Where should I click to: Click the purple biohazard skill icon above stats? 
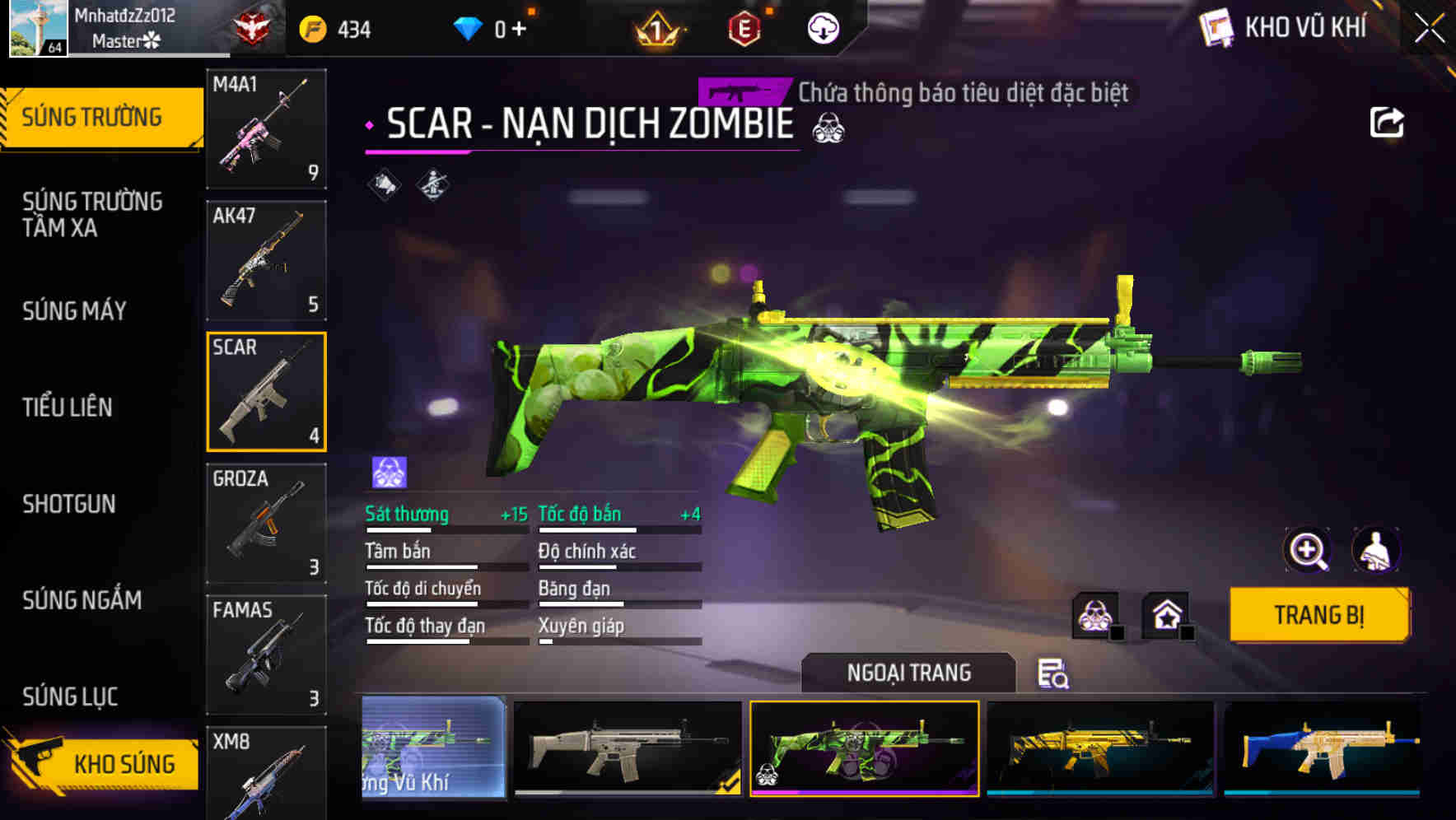point(386,470)
